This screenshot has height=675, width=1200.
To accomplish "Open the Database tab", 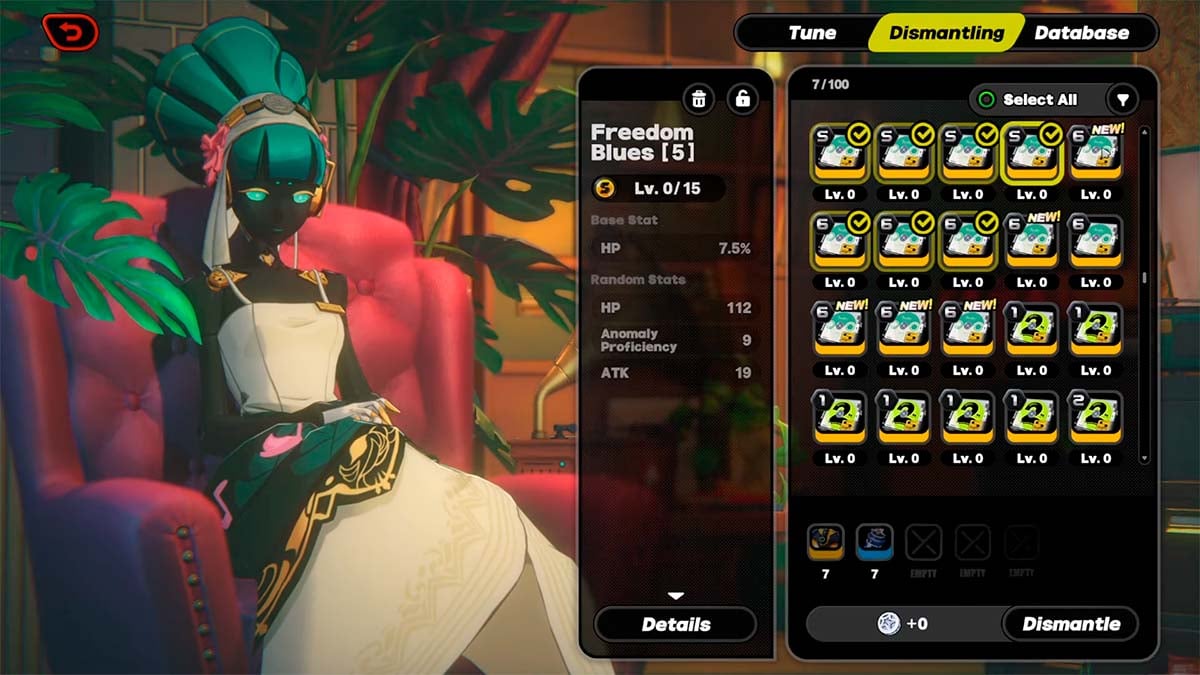I will pos(1081,33).
